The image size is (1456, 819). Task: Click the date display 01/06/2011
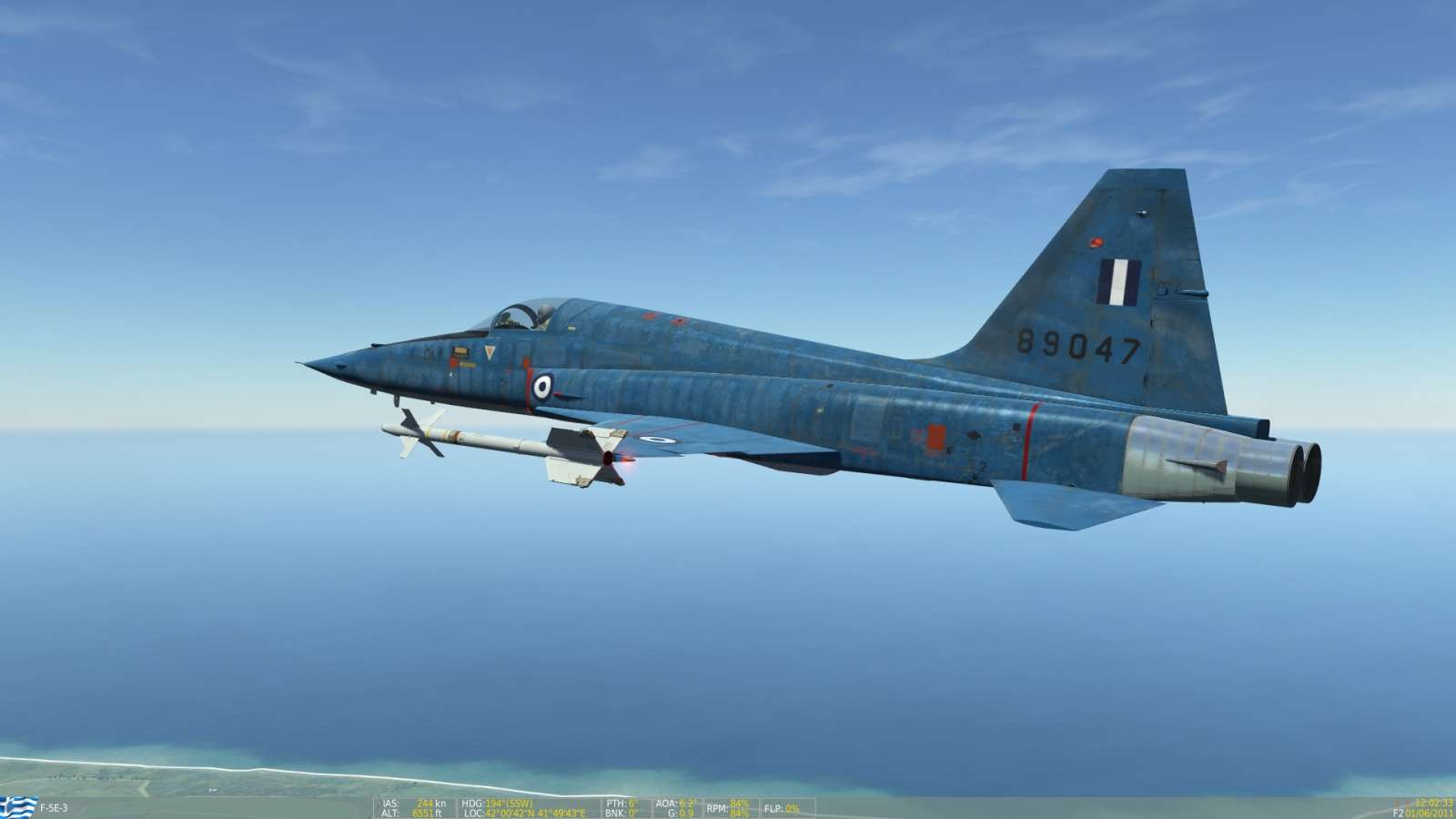coord(1427,813)
